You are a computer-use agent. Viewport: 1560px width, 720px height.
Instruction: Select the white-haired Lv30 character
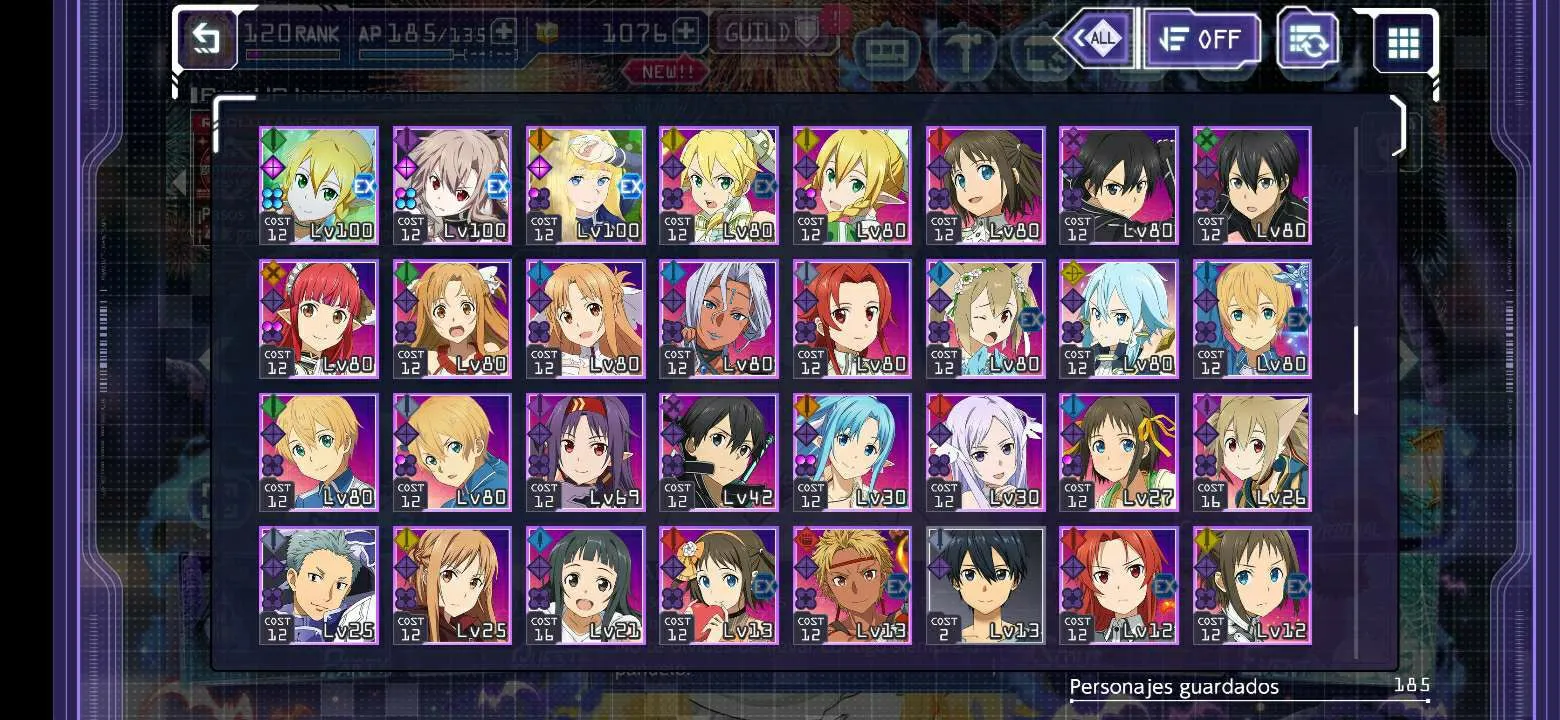pyautogui.click(x=985, y=452)
